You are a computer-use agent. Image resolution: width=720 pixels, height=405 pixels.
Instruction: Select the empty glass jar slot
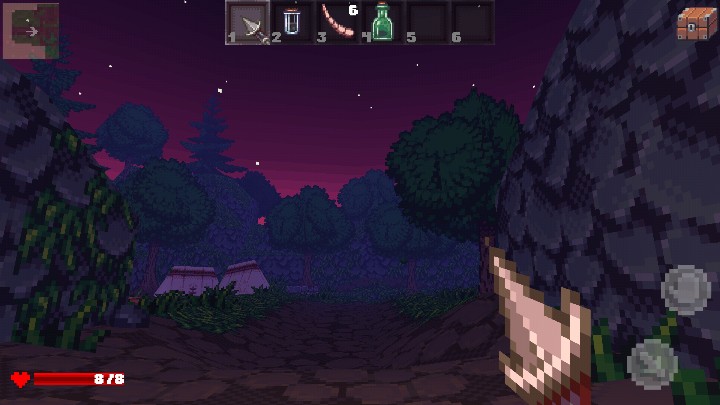(x=292, y=22)
